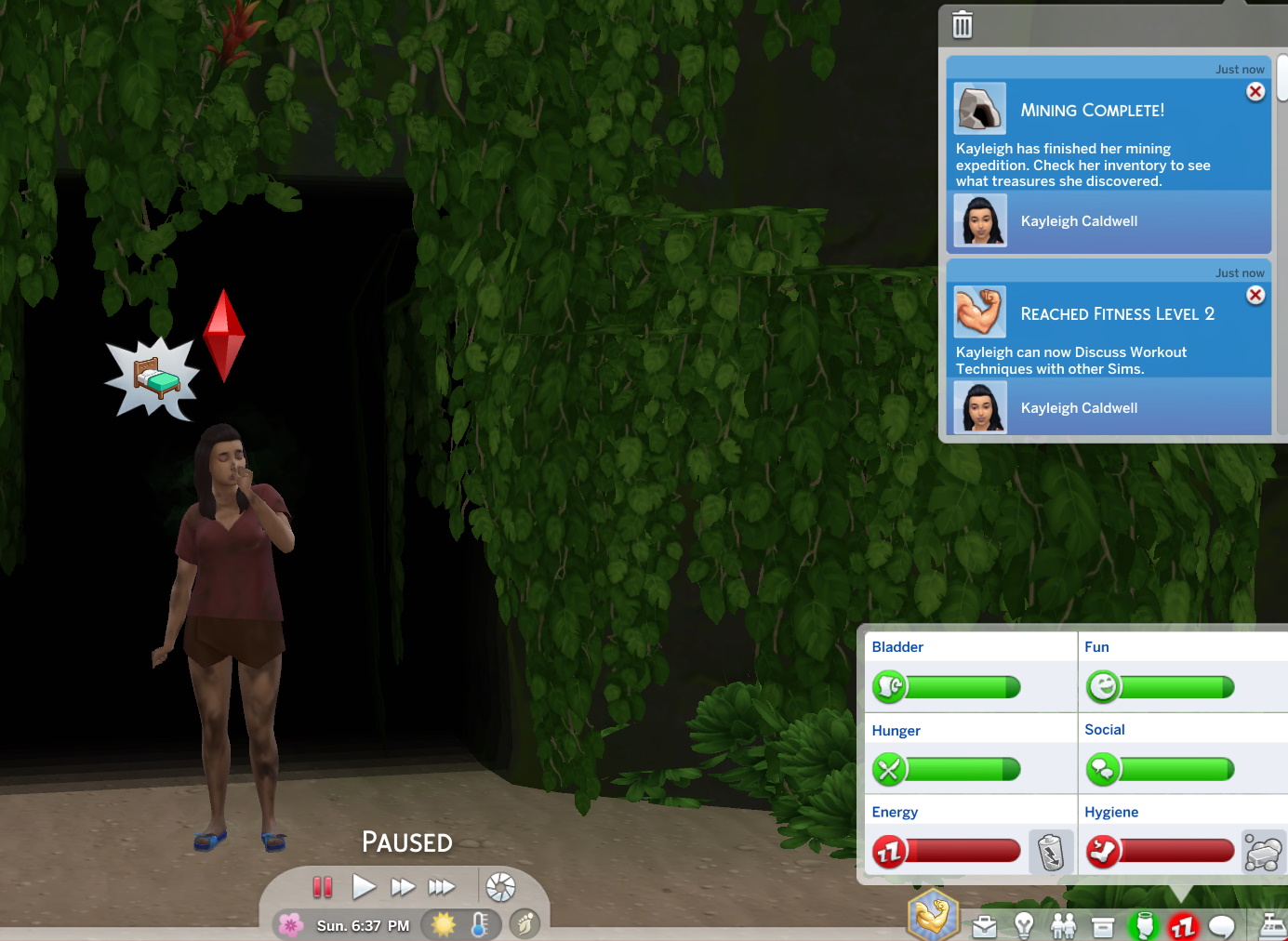Set game speed to triple ultra speed
This screenshot has height=941, width=1288.
(x=442, y=887)
